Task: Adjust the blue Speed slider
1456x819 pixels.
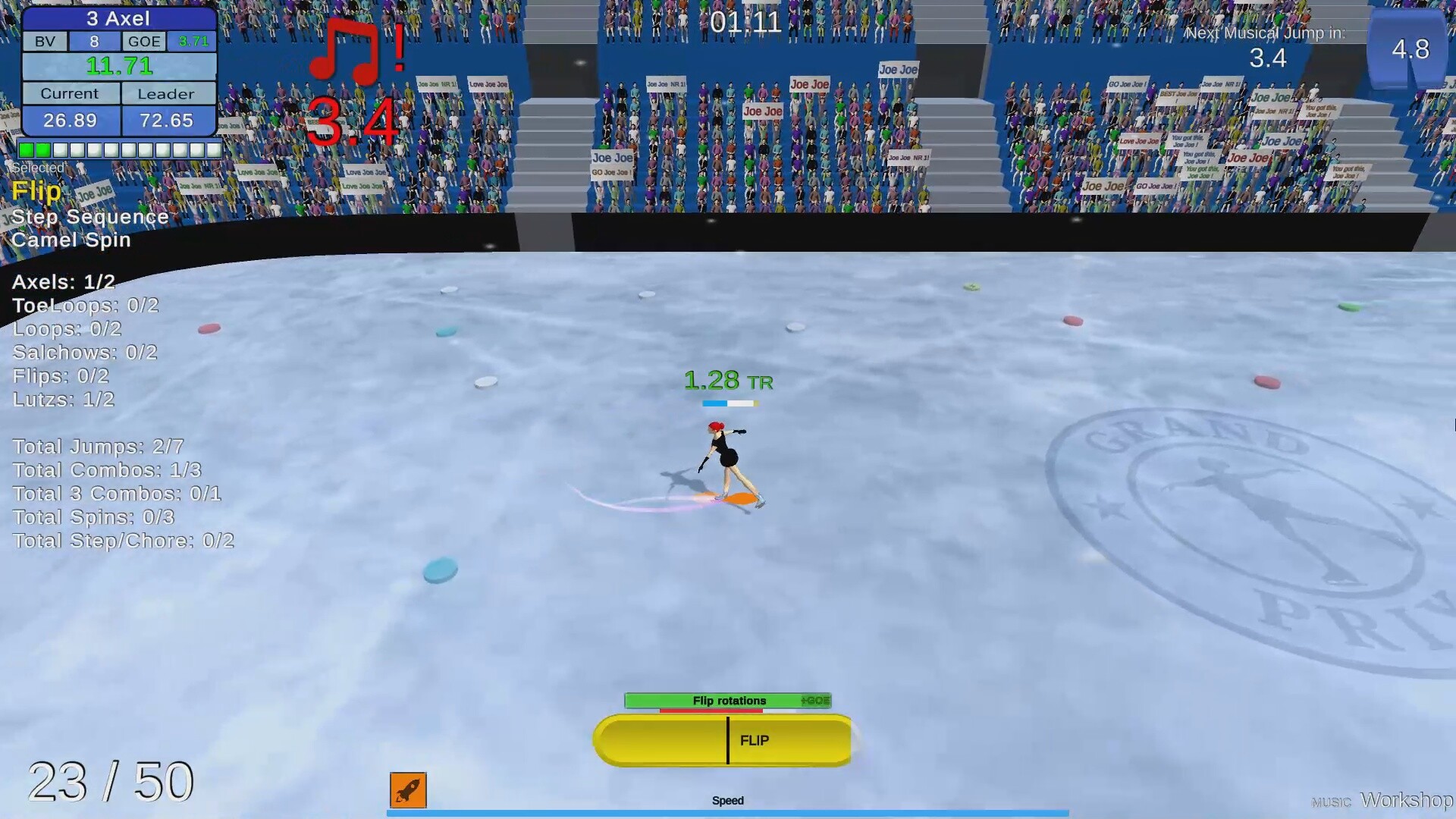Action: click(726, 814)
